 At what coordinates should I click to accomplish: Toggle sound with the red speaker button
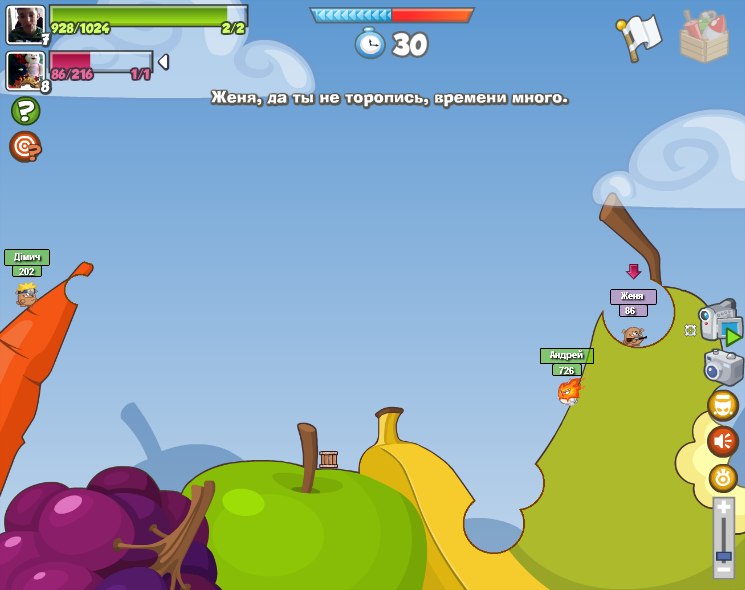[722, 441]
